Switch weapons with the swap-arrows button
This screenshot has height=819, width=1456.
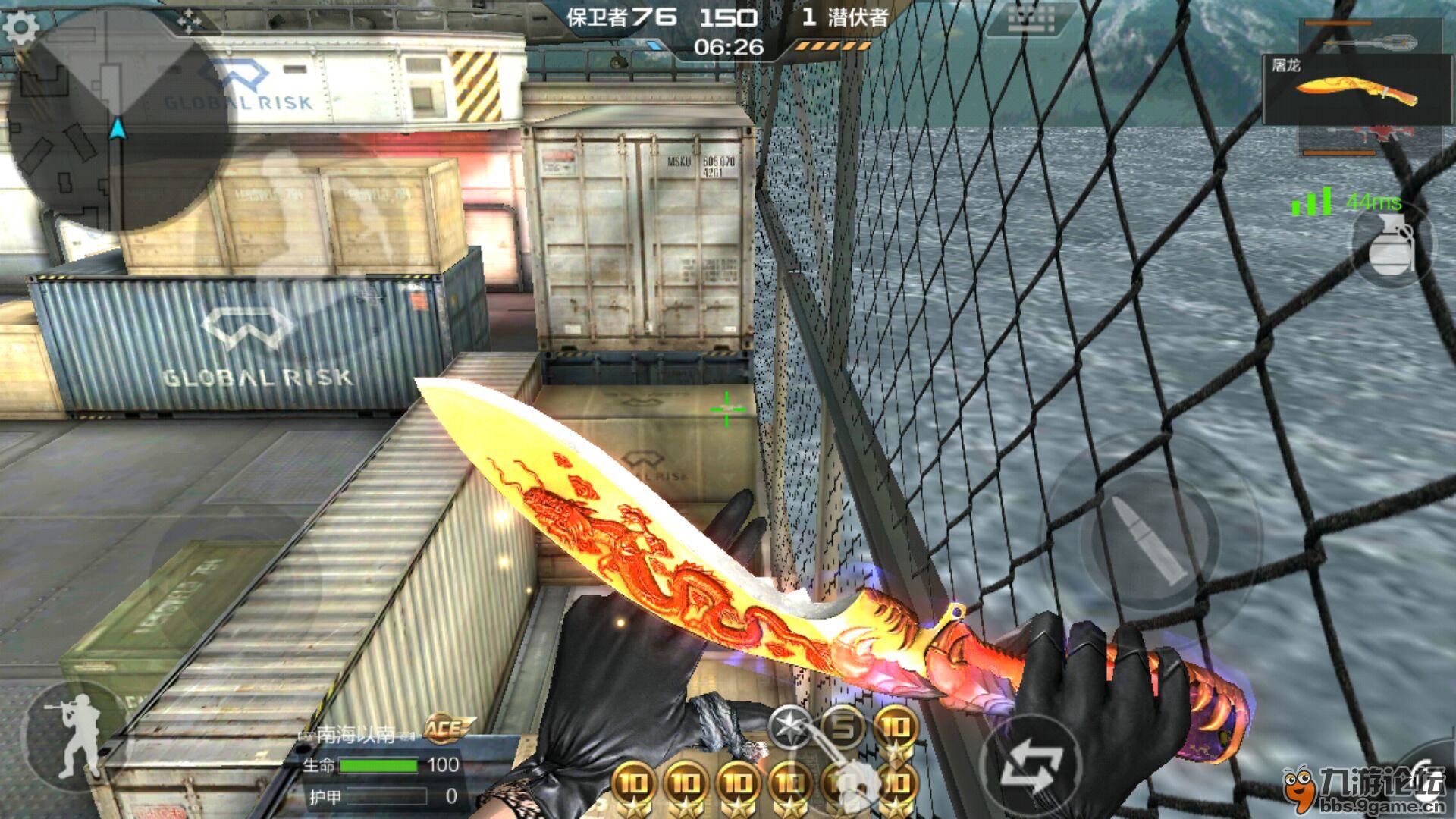[1032, 767]
